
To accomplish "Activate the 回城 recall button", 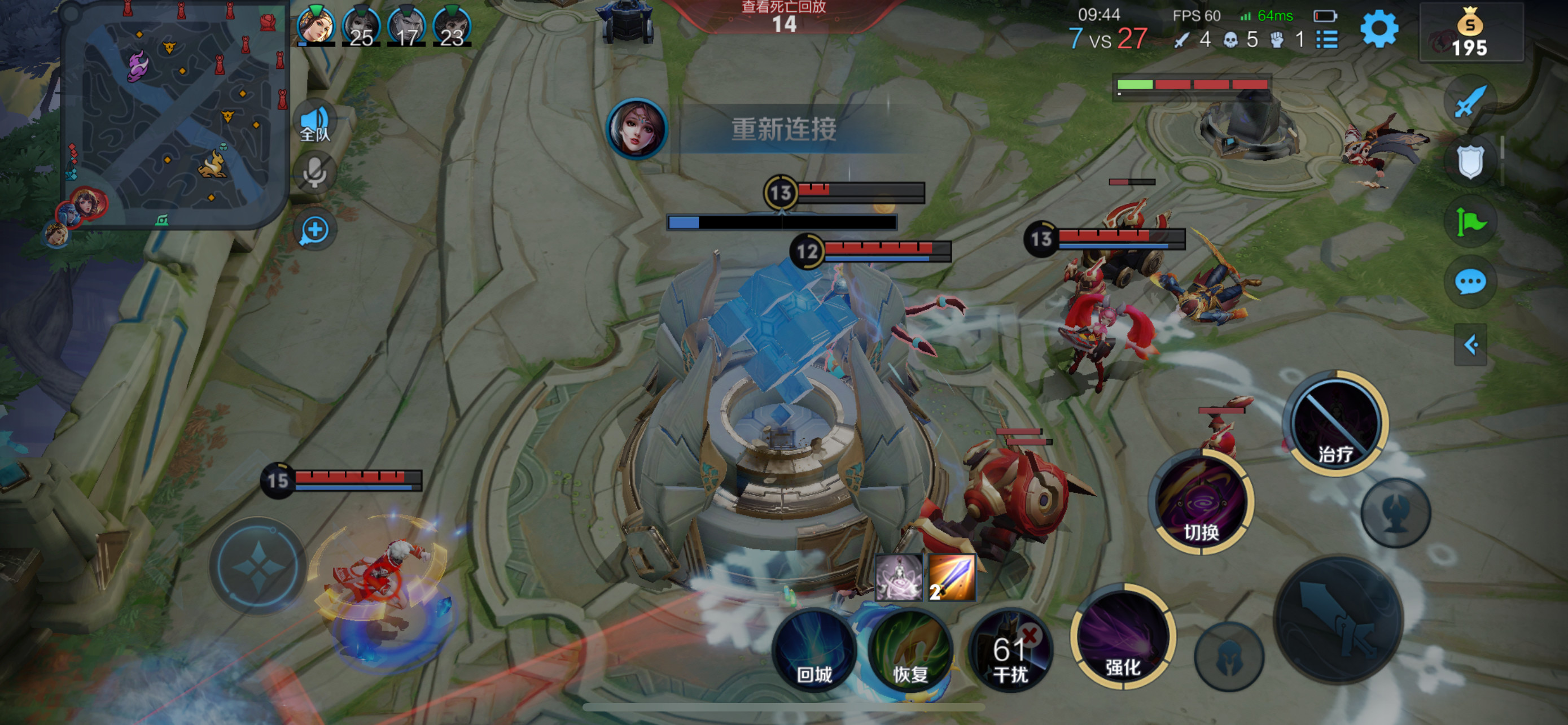I will tap(814, 650).
